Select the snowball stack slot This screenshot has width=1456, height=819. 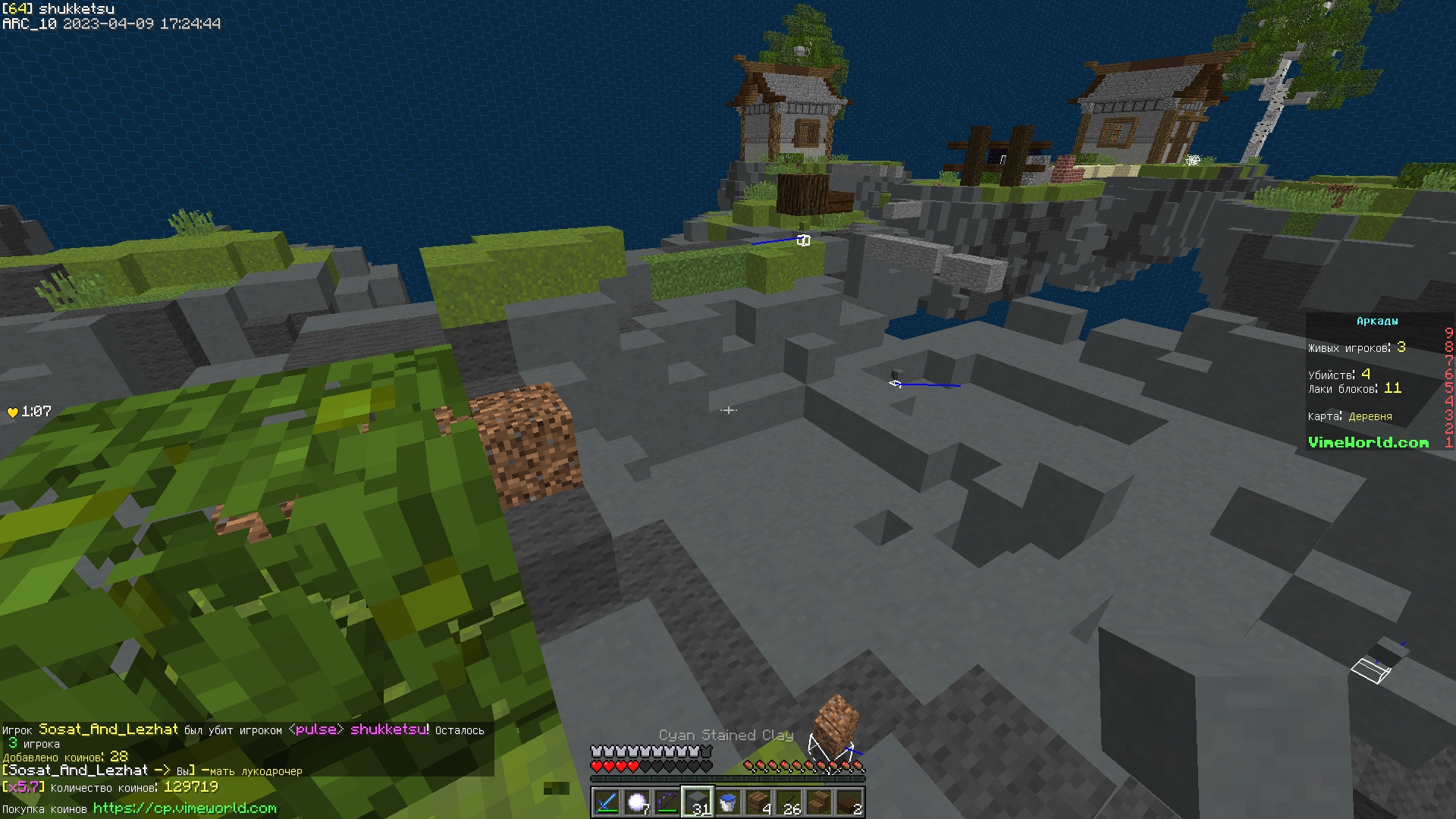pyautogui.click(x=637, y=802)
